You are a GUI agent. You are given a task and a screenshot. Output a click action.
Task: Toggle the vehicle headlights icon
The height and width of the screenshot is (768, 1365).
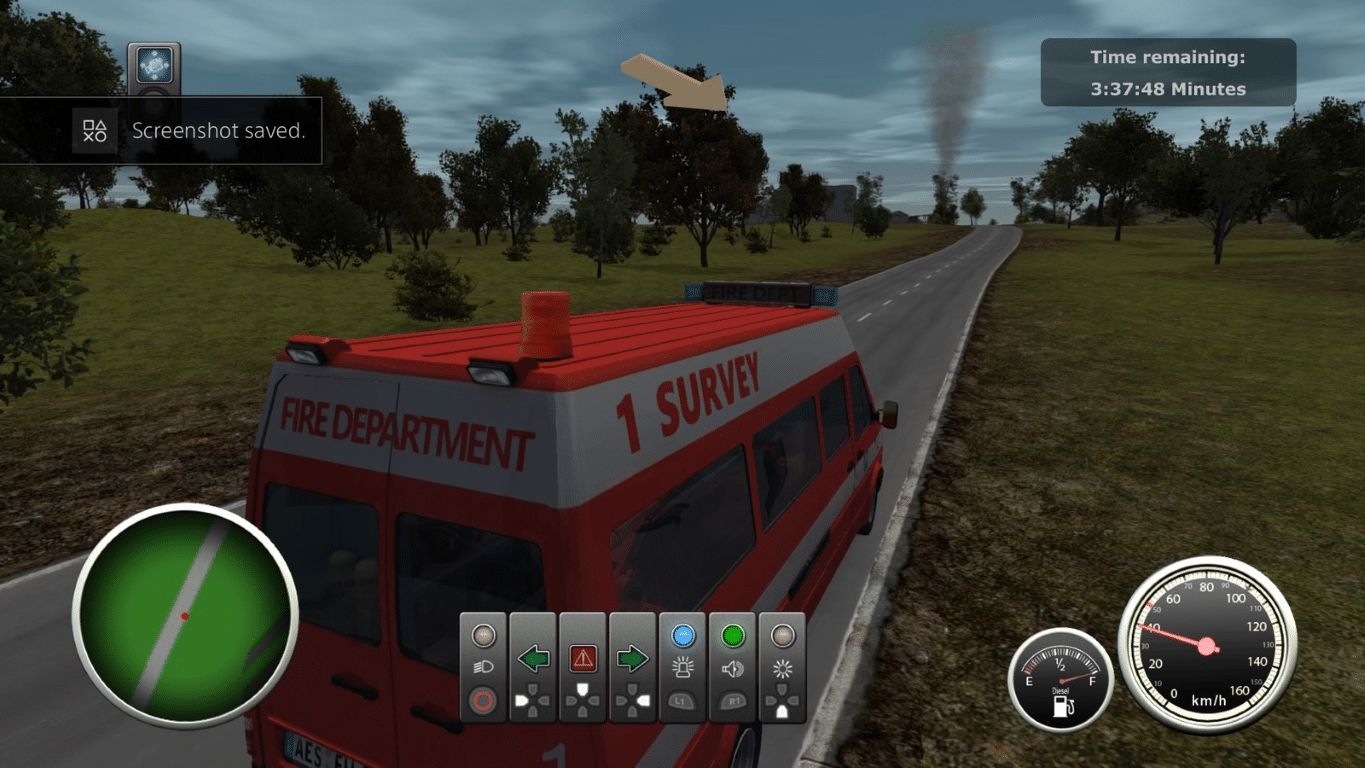point(484,666)
